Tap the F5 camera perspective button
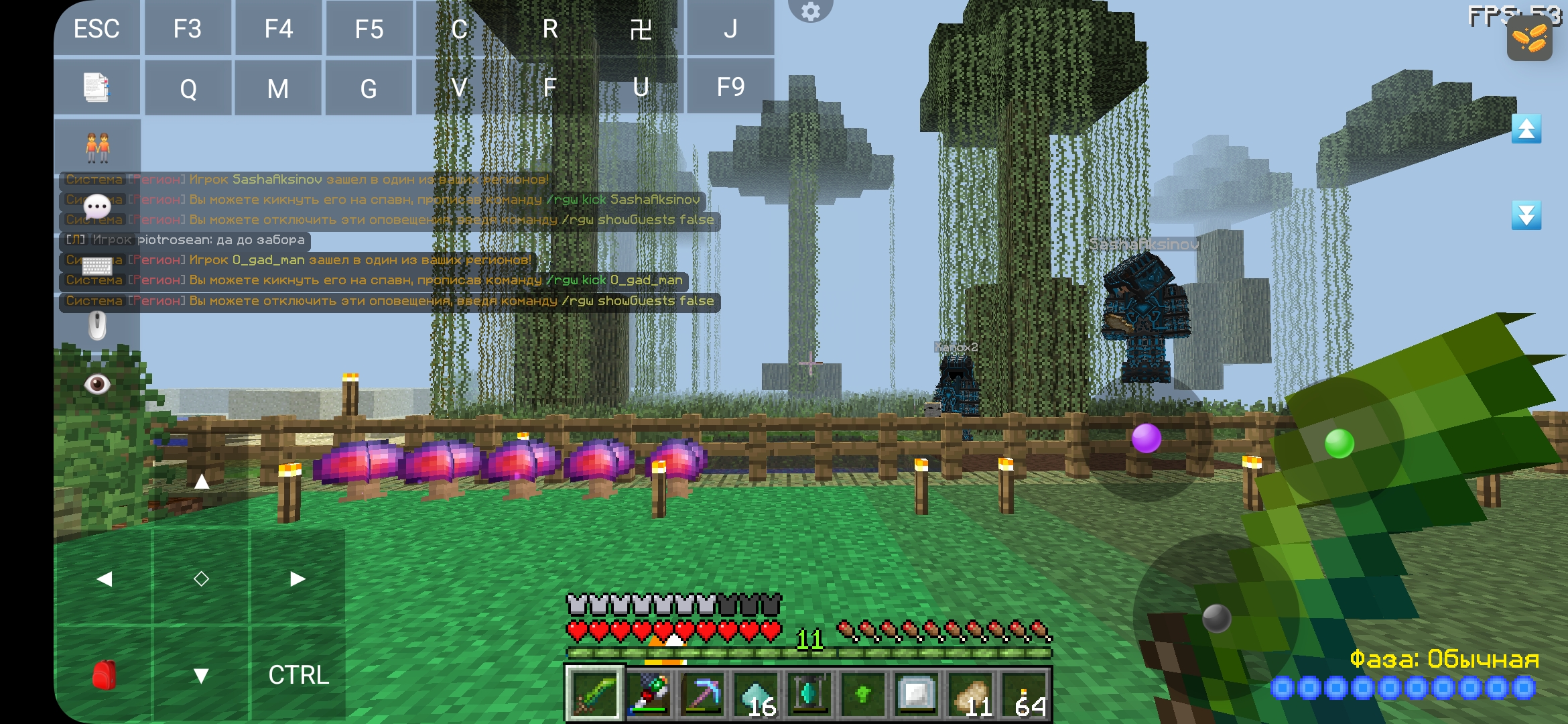Viewport: 1568px width, 724px height. (369, 29)
